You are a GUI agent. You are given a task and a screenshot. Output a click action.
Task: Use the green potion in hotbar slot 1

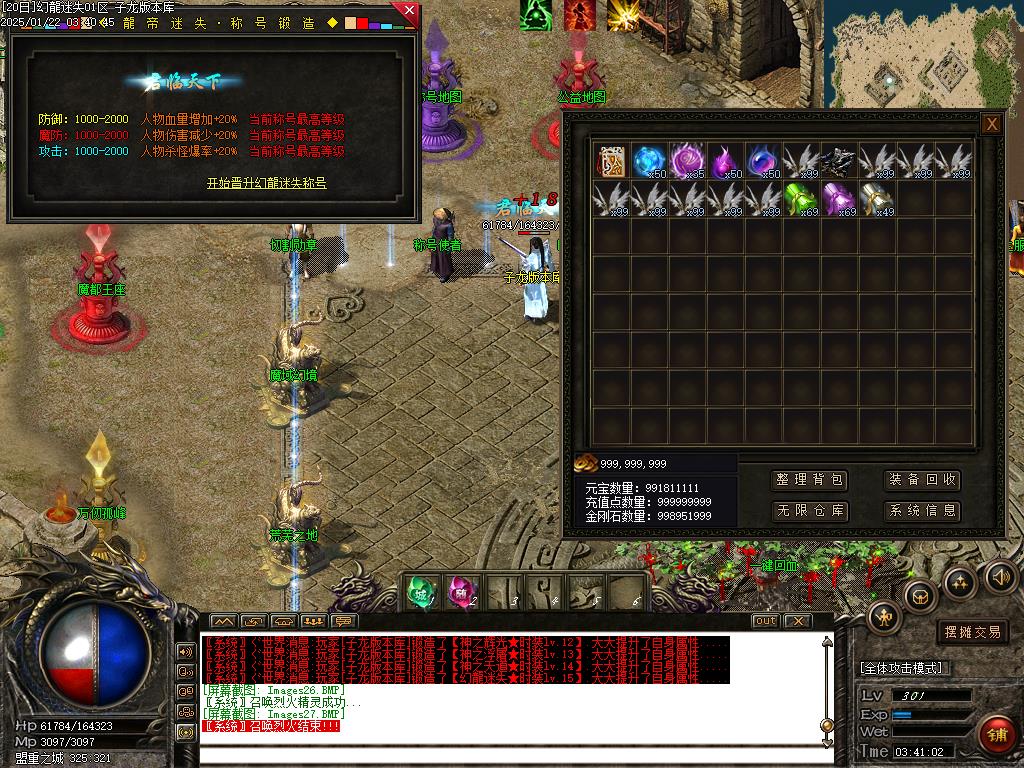pyautogui.click(x=421, y=592)
